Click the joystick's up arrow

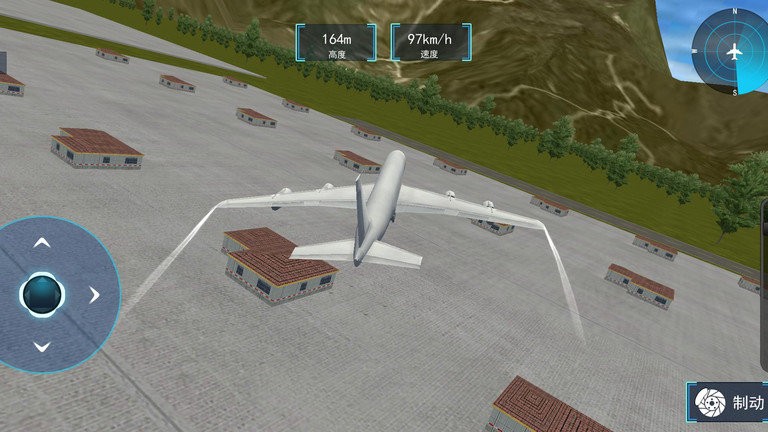(x=42, y=243)
